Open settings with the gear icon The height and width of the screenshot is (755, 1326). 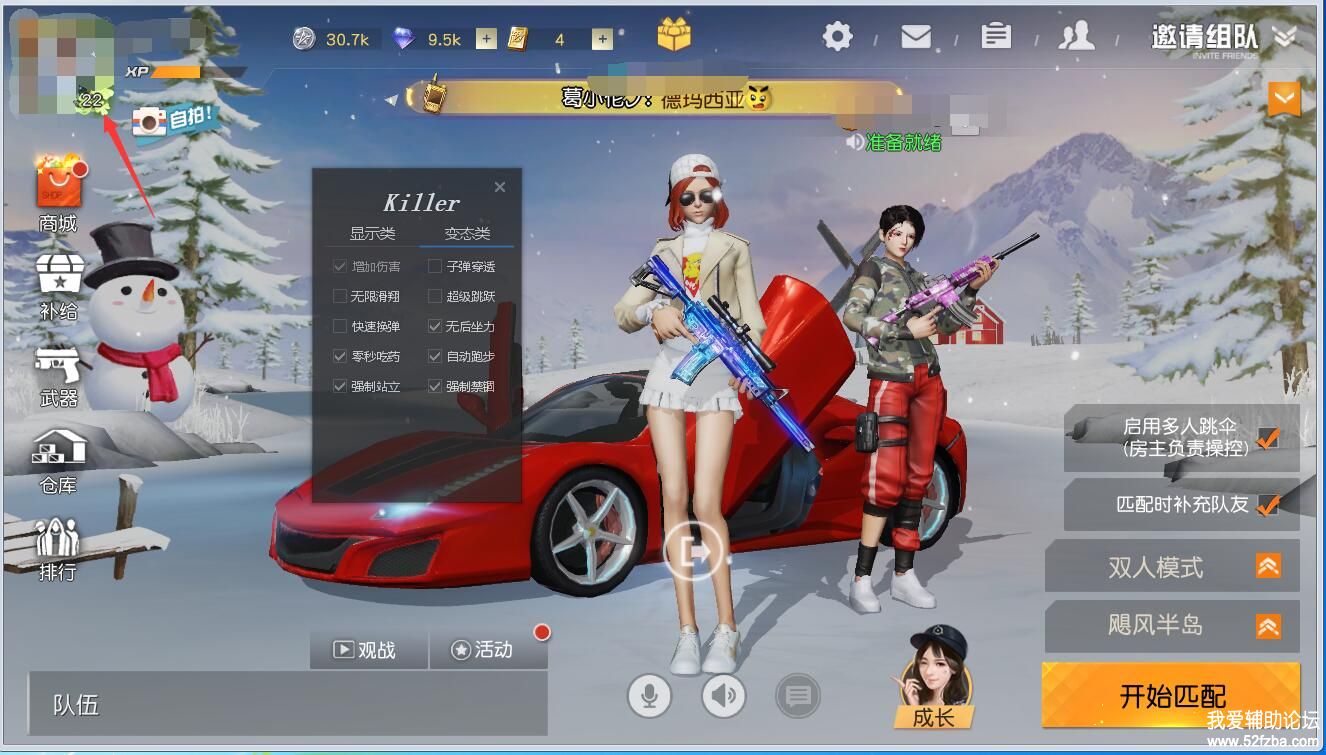pyautogui.click(x=837, y=37)
